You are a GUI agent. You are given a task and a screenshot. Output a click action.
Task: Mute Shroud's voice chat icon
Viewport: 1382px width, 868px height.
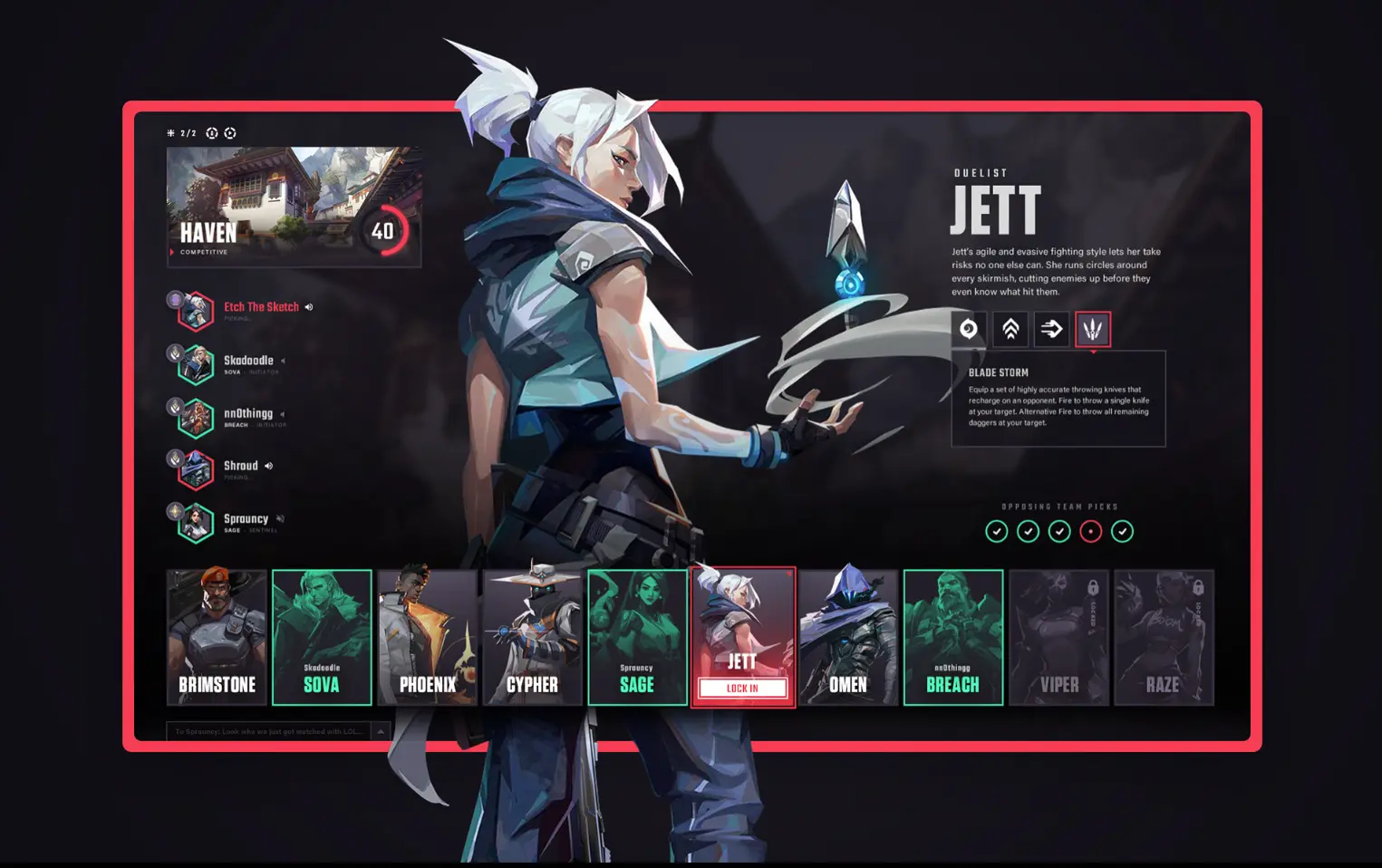tap(269, 465)
